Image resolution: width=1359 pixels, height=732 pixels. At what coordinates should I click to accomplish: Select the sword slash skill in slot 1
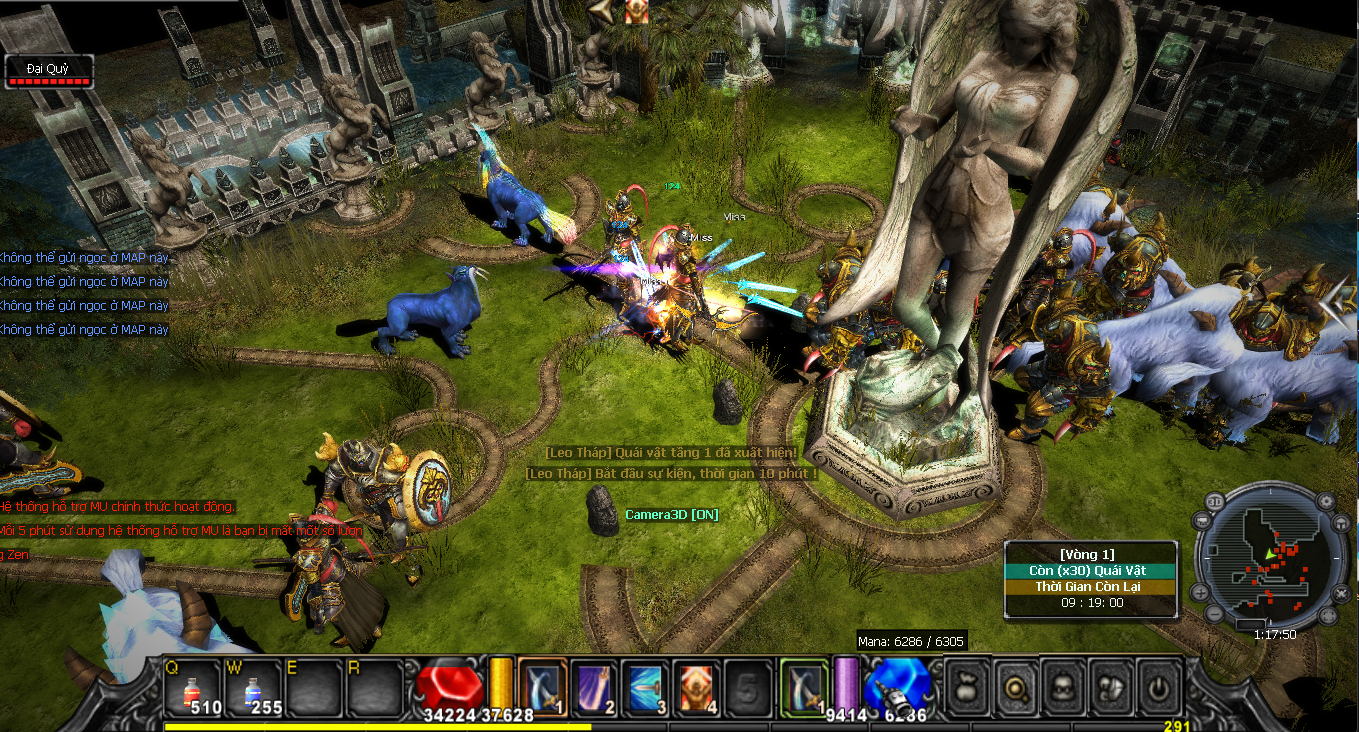point(543,686)
